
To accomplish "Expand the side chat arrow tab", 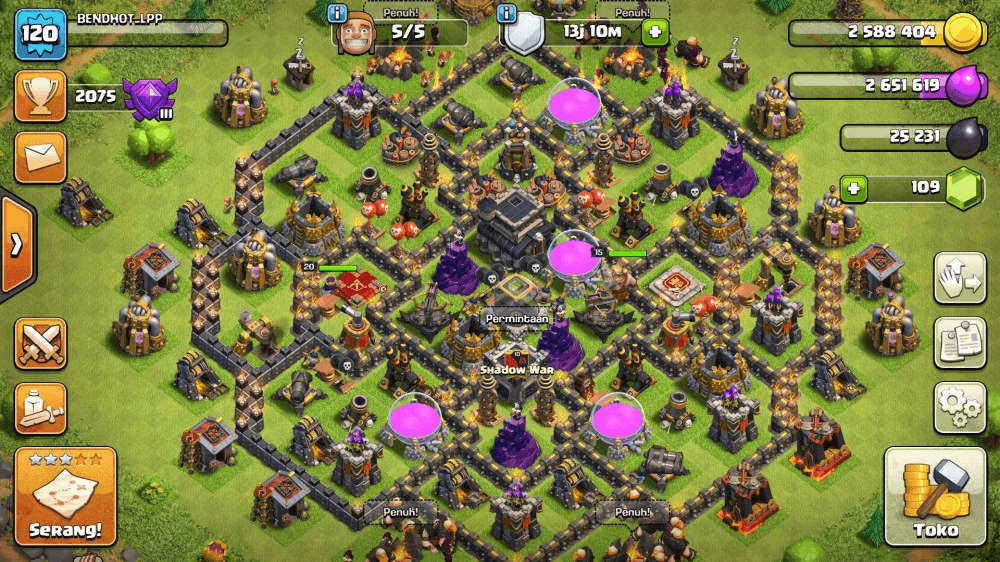I will coord(16,246).
